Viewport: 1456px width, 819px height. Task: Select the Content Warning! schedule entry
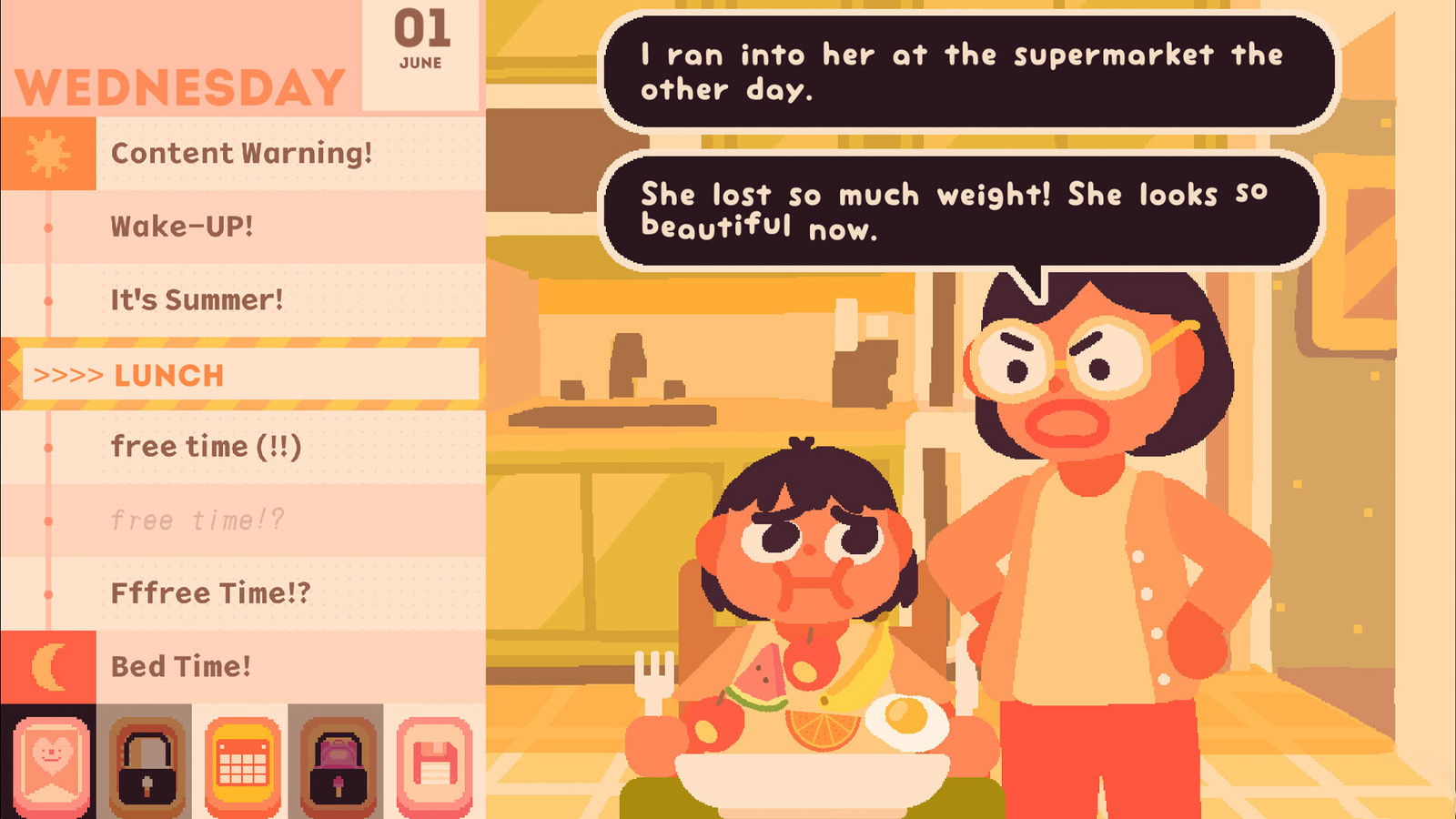[241, 153]
